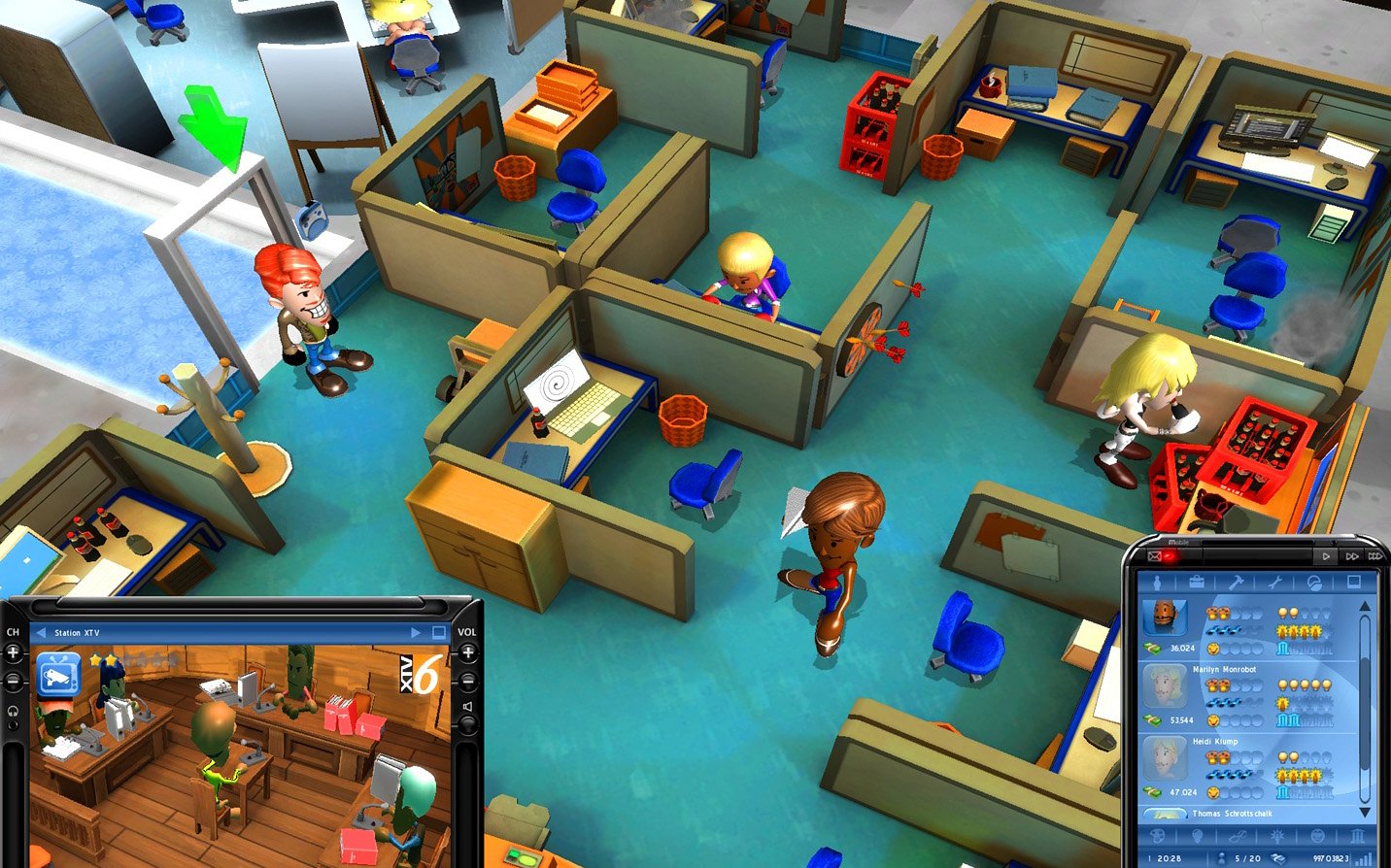This screenshot has height=868, width=1391.
Task: Select the globe icon in the phone toolbar
Action: coord(1315,584)
